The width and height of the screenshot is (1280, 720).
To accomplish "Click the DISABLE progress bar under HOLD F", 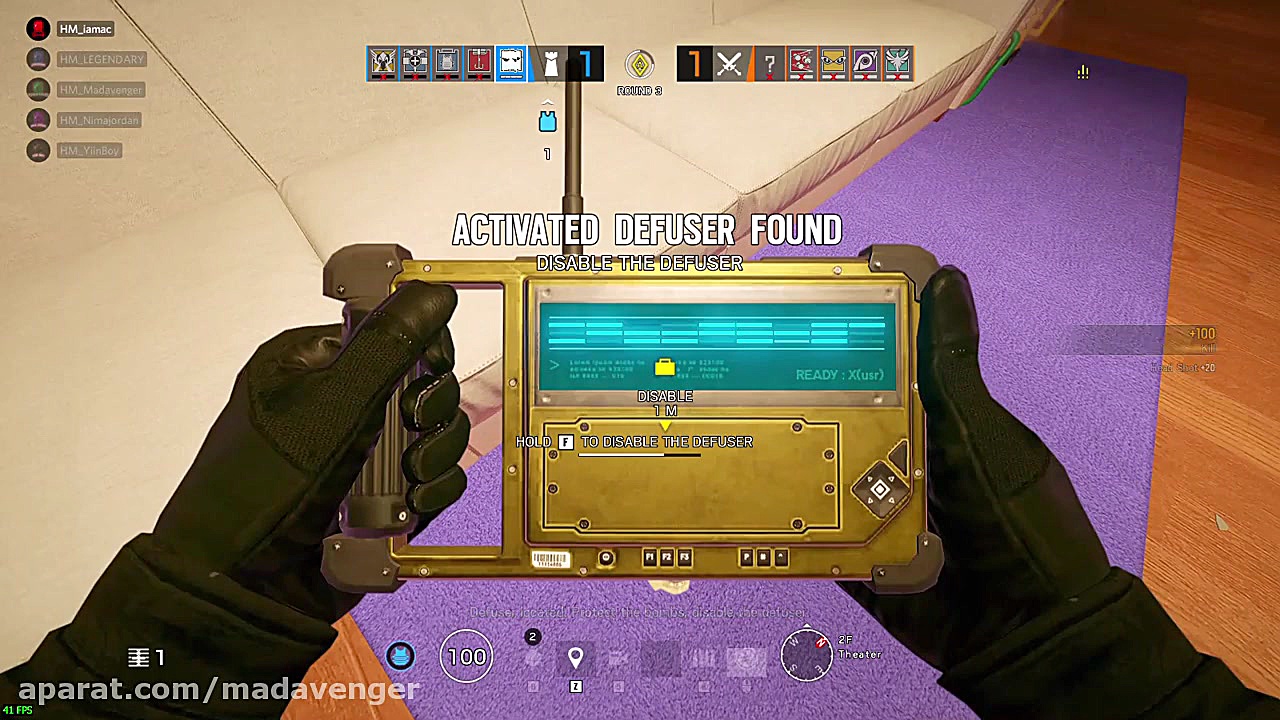I will pos(640,456).
